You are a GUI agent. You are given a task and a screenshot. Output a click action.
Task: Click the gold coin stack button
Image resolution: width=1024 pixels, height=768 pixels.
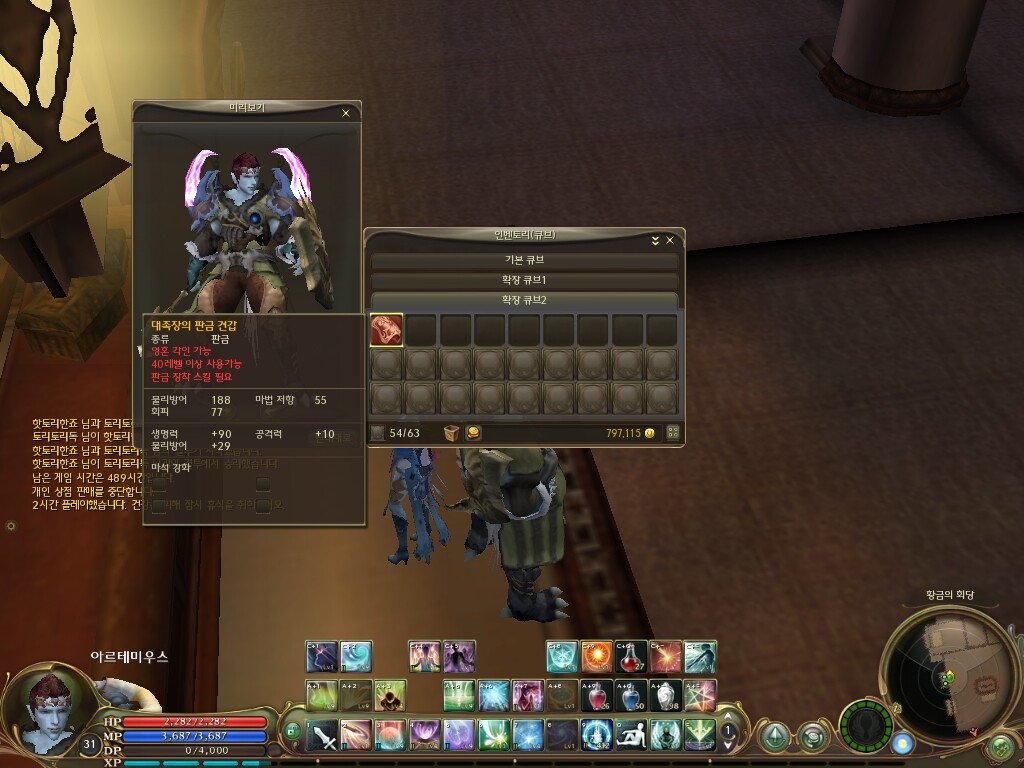[473, 433]
